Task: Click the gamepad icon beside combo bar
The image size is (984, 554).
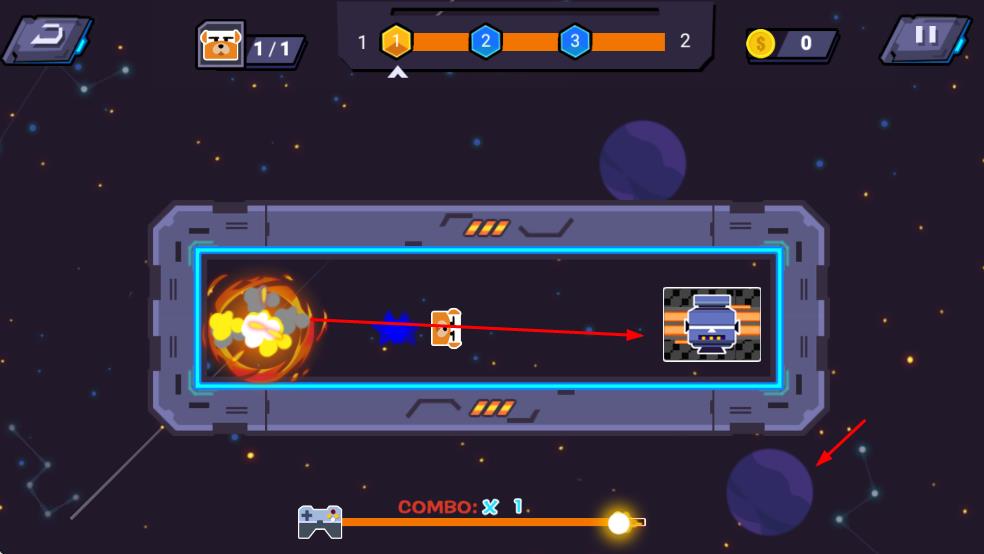Action: click(x=320, y=521)
